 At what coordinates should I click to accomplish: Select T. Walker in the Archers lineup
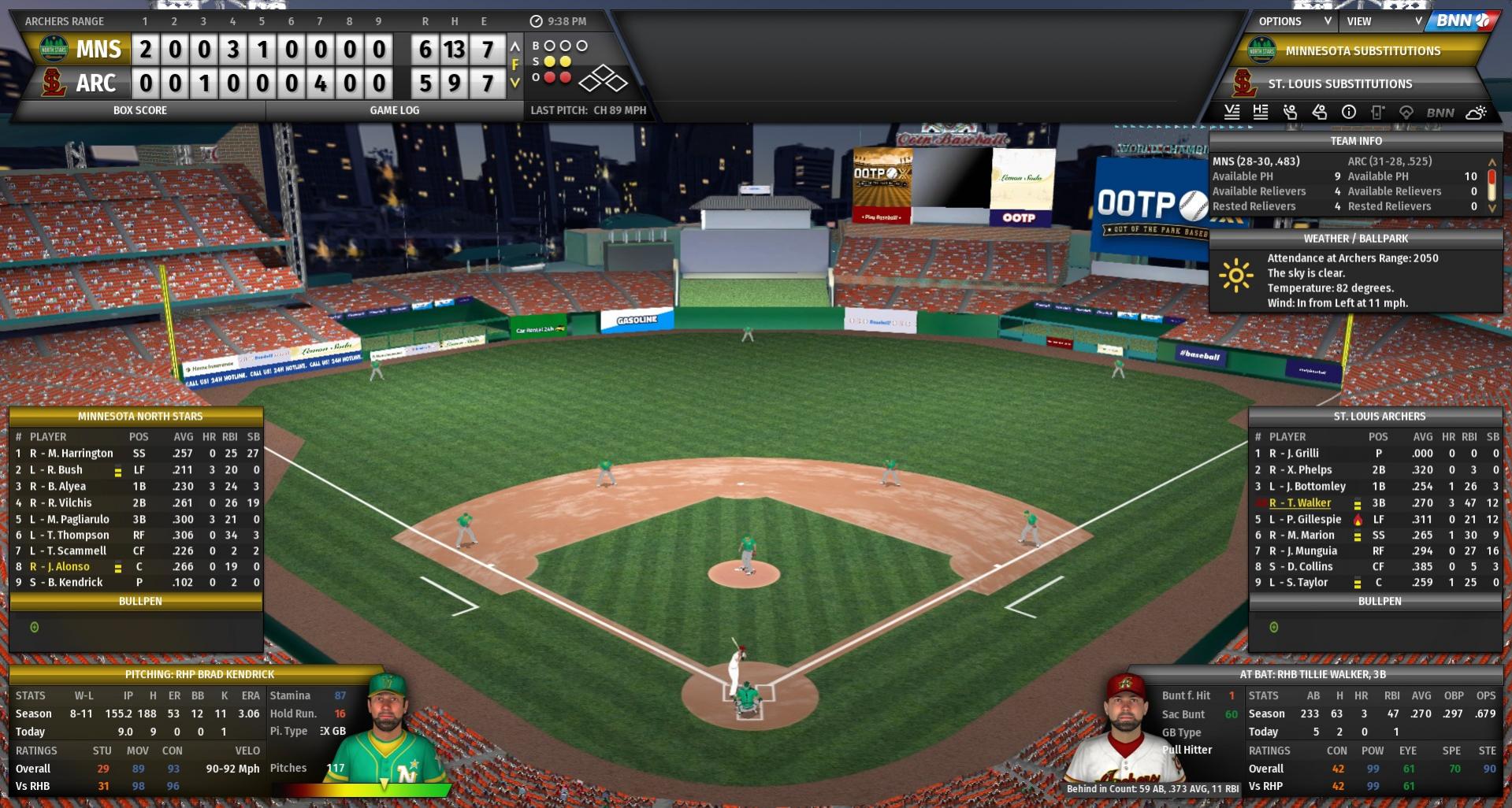click(1309, 502)
